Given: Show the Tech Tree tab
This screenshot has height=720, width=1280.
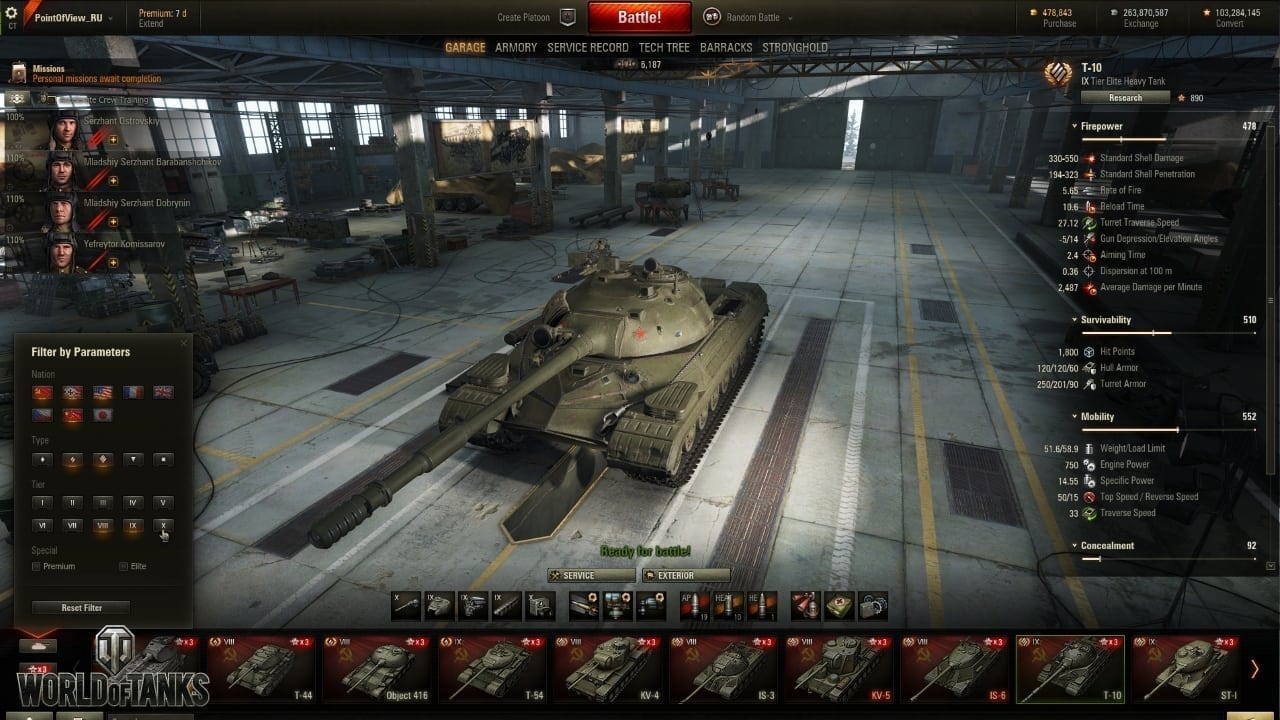Looking at the screenshot, I should (x=664, y=47).
